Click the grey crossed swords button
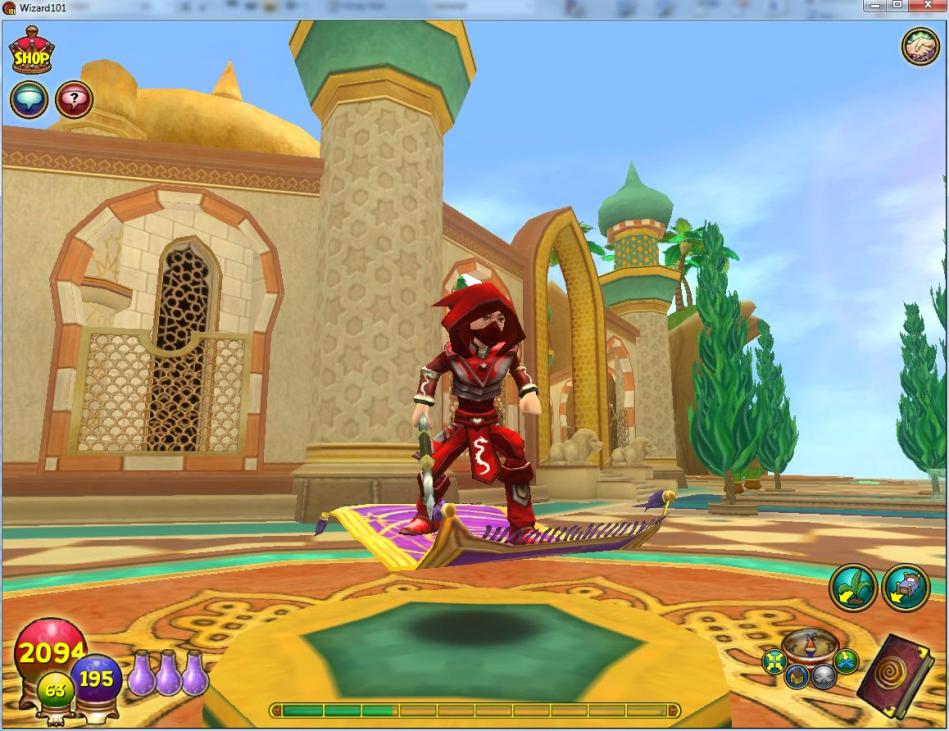The height and width of the screenshot is (731, 949). click(824, 677)
